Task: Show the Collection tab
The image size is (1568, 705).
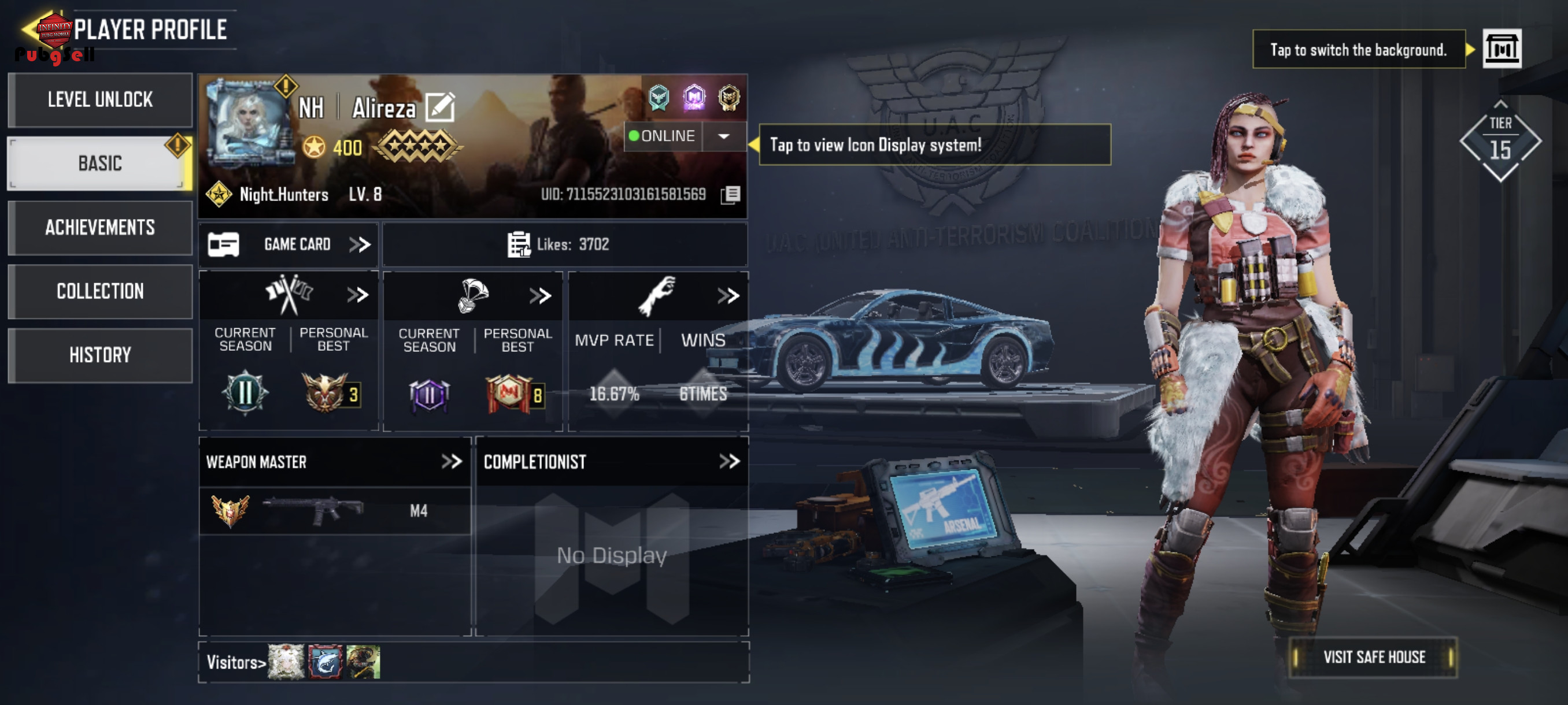Action: [x=100, y=291]
